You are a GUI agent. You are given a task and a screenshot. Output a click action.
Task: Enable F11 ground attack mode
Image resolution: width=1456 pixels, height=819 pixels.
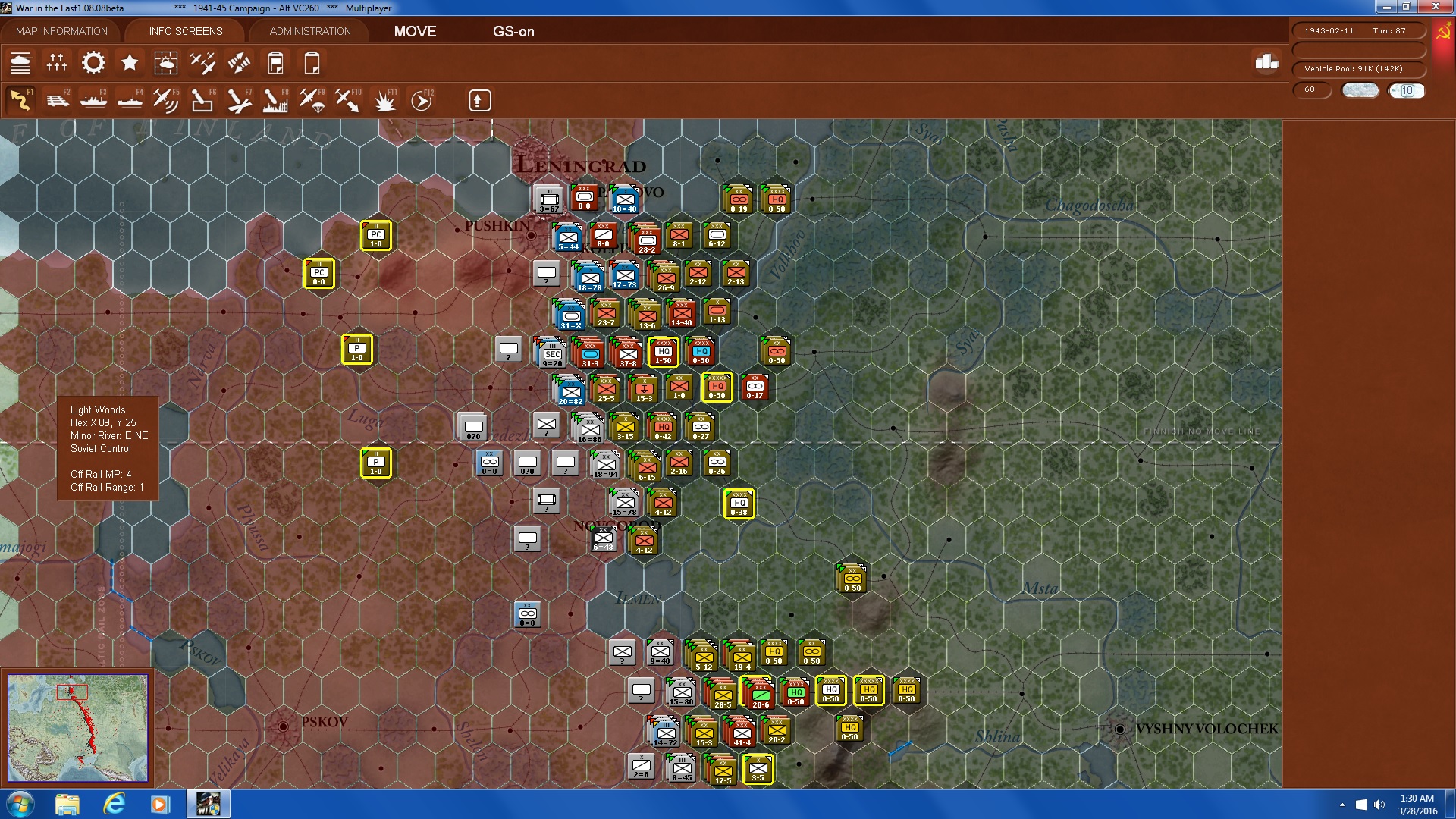click(x=384, y=99)
